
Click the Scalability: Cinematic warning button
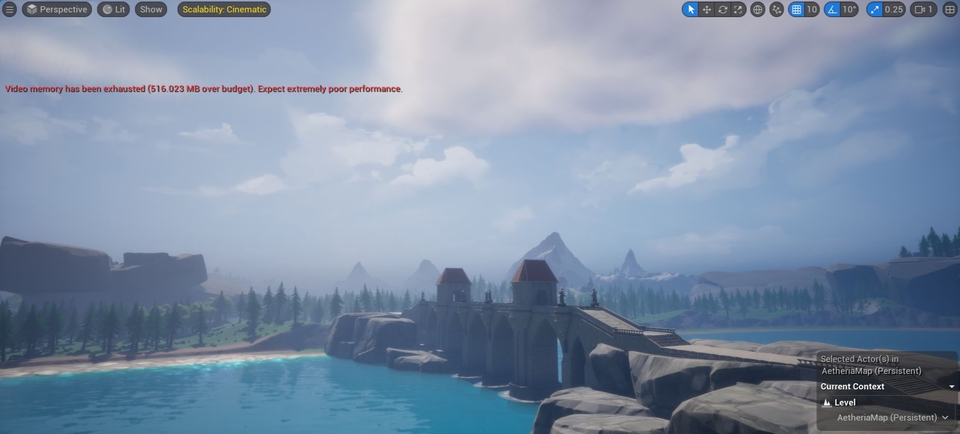(224, 9)
